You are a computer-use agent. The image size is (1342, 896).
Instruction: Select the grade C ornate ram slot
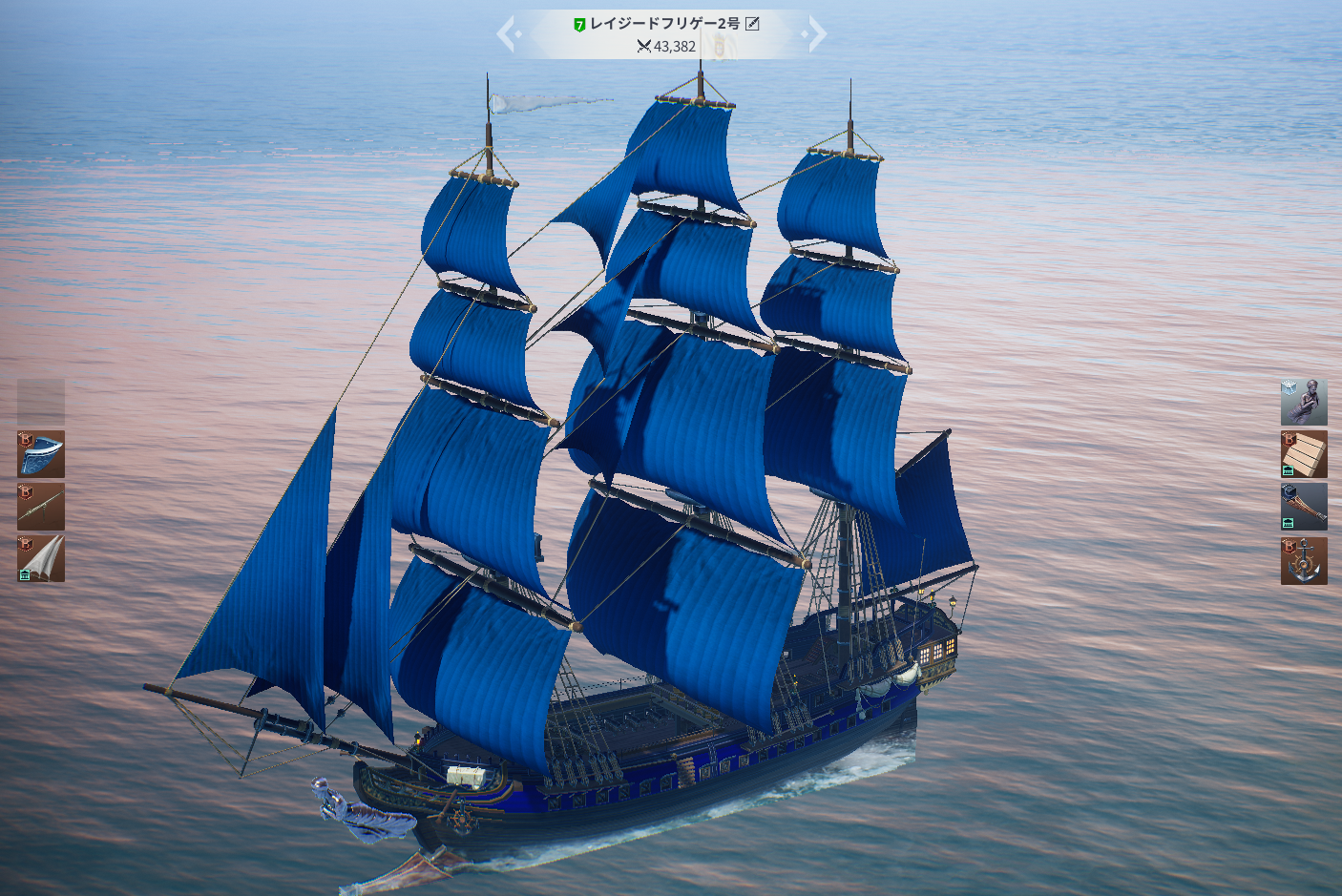pyautogui.click(x=1303, y=507)
